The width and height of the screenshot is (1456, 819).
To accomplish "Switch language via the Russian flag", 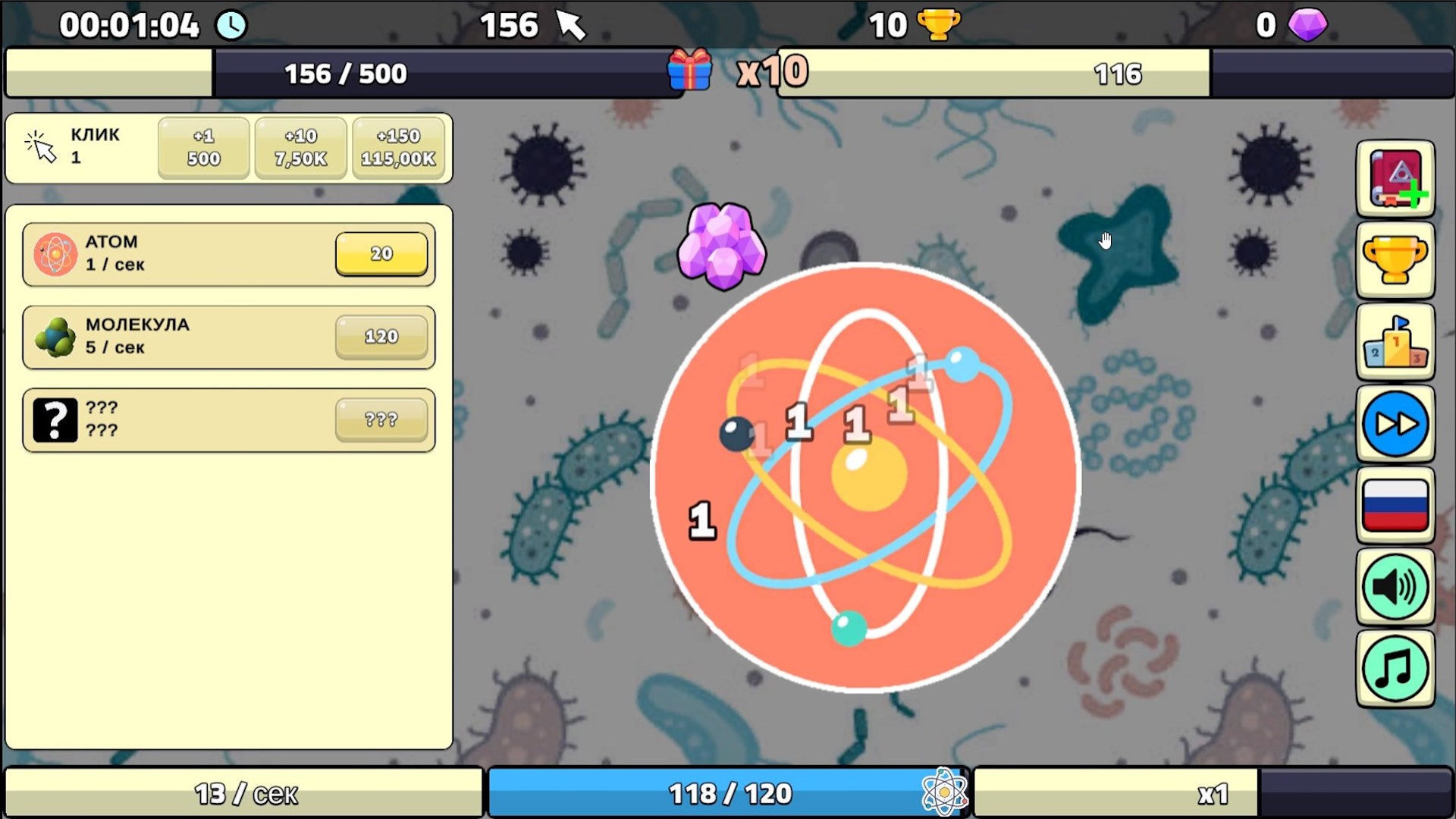I will tap(1396, 505).
